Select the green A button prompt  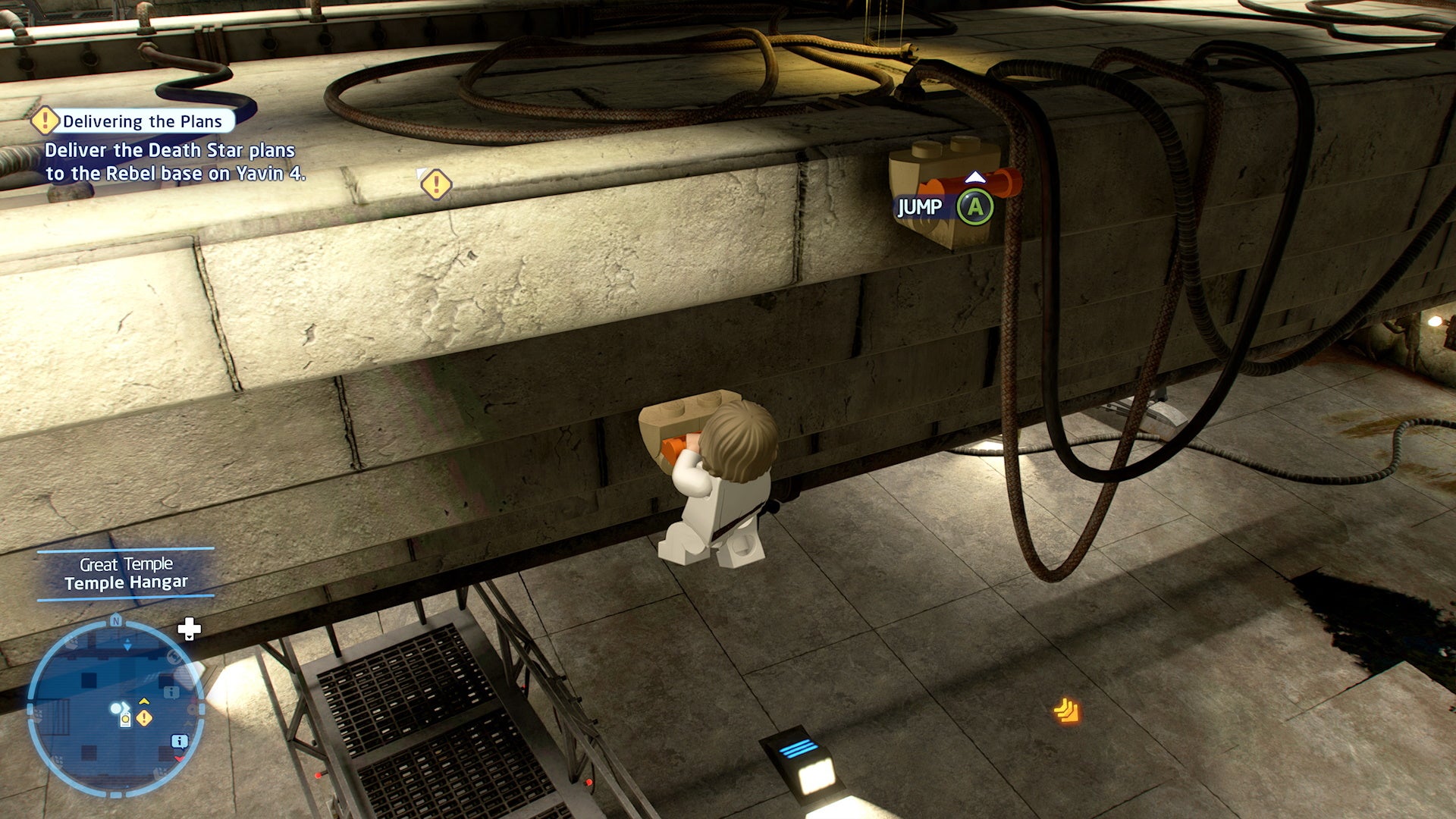(975, 206)
